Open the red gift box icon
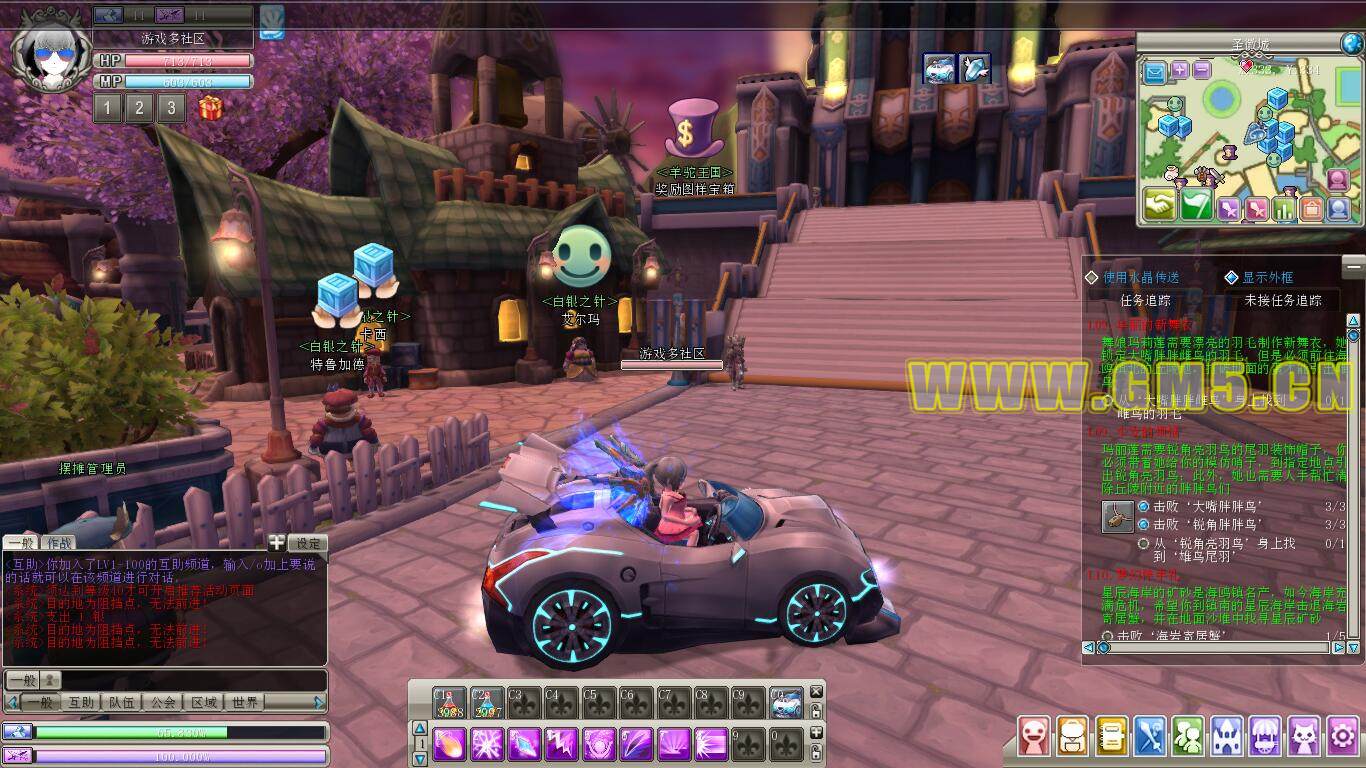 [210, 108]
